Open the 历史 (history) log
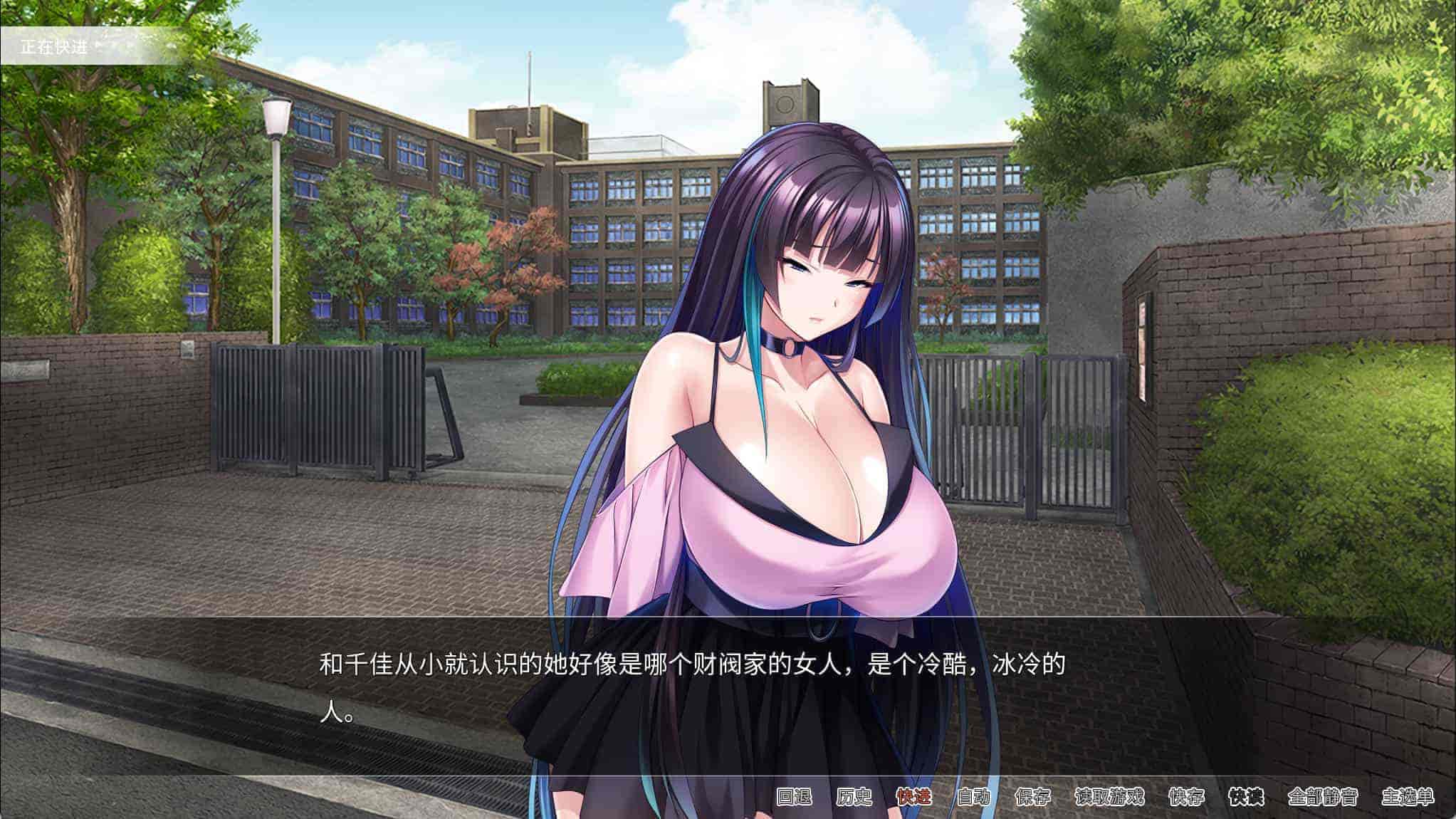1456x819 pixels. pos(854,796)
